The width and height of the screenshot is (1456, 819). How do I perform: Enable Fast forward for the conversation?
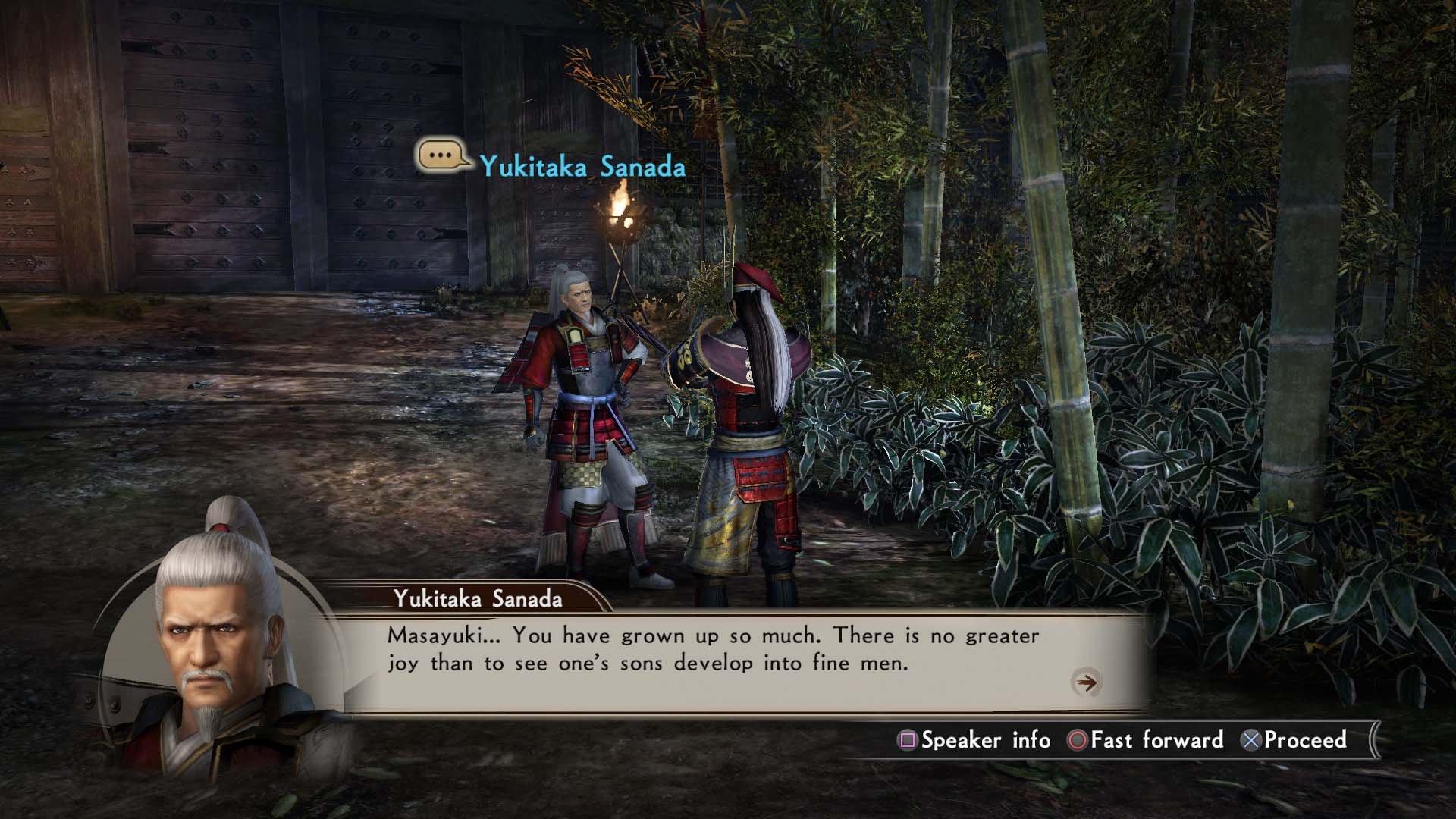(x=1153, y=740)
